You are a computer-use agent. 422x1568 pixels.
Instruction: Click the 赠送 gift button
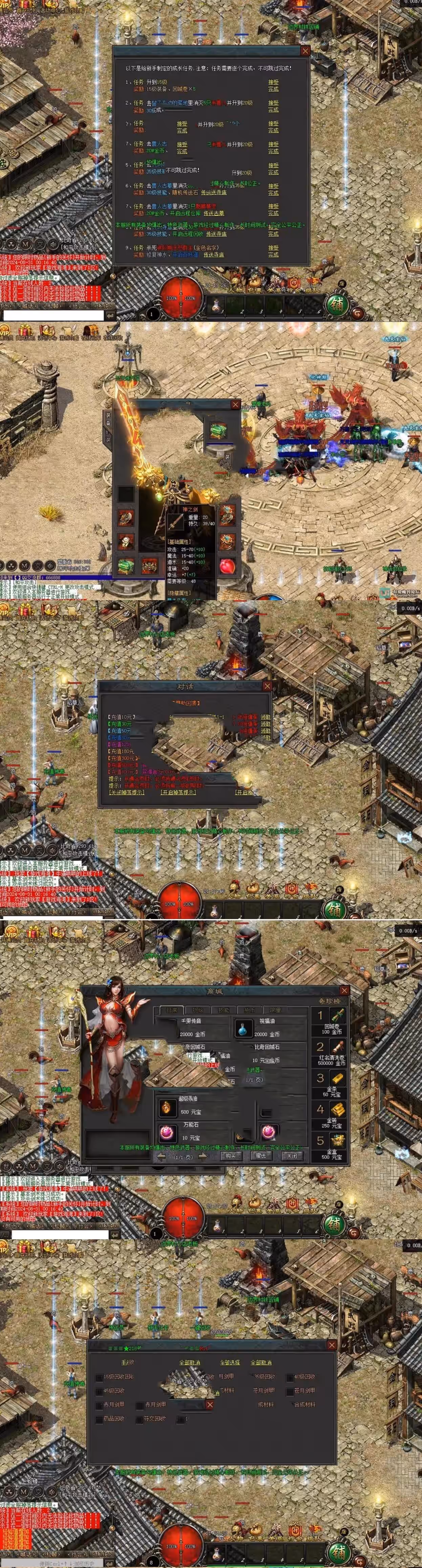261,1155
